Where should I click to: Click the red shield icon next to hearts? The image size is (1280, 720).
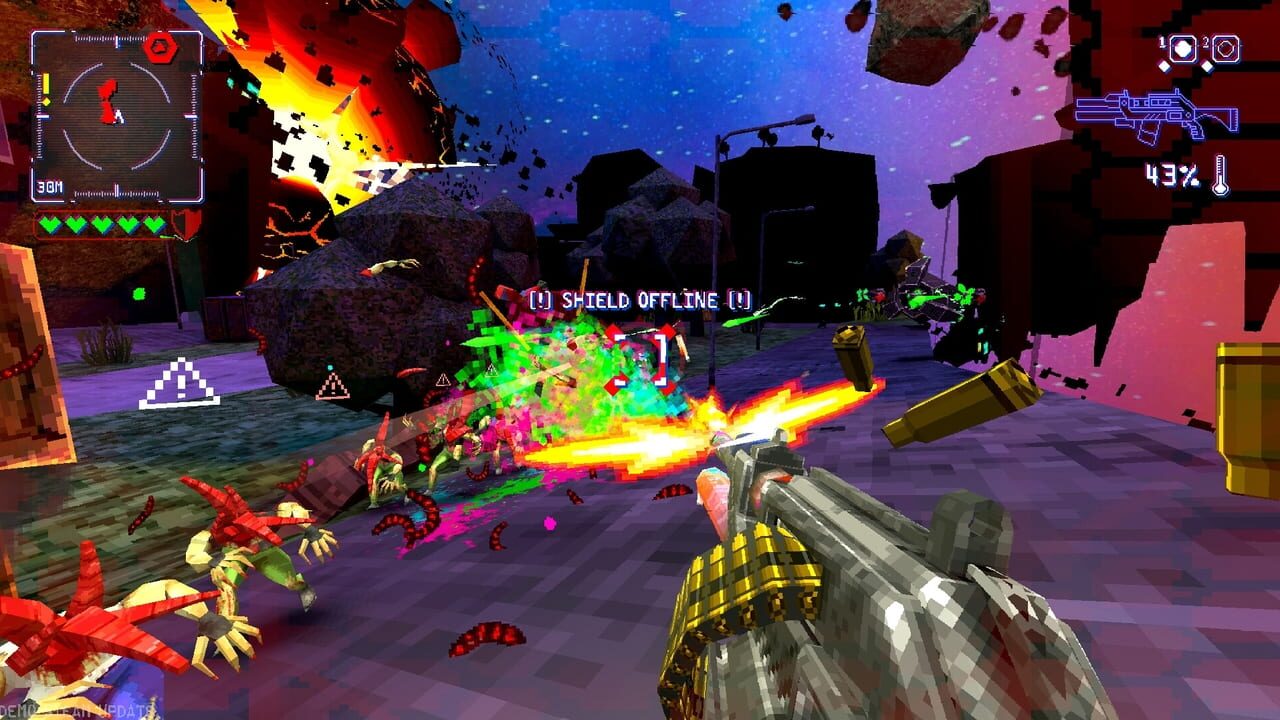click(186, 224)
